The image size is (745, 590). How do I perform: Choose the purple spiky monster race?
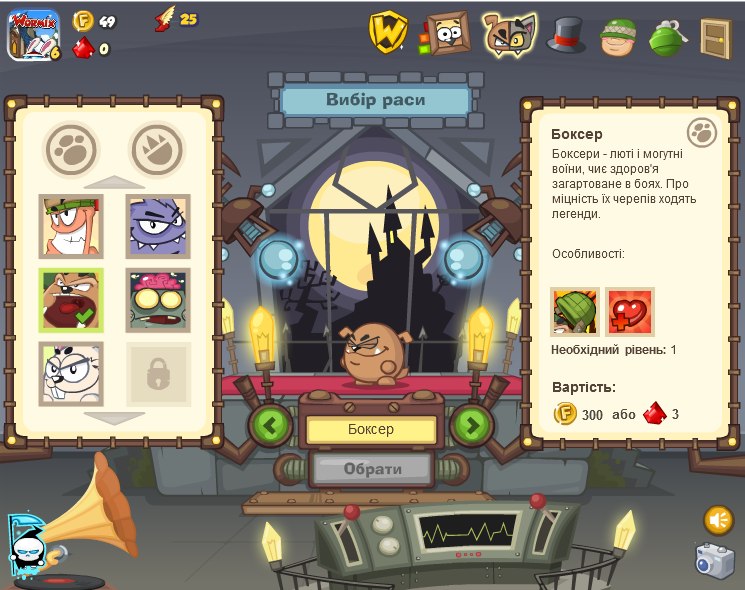point(158,226)
